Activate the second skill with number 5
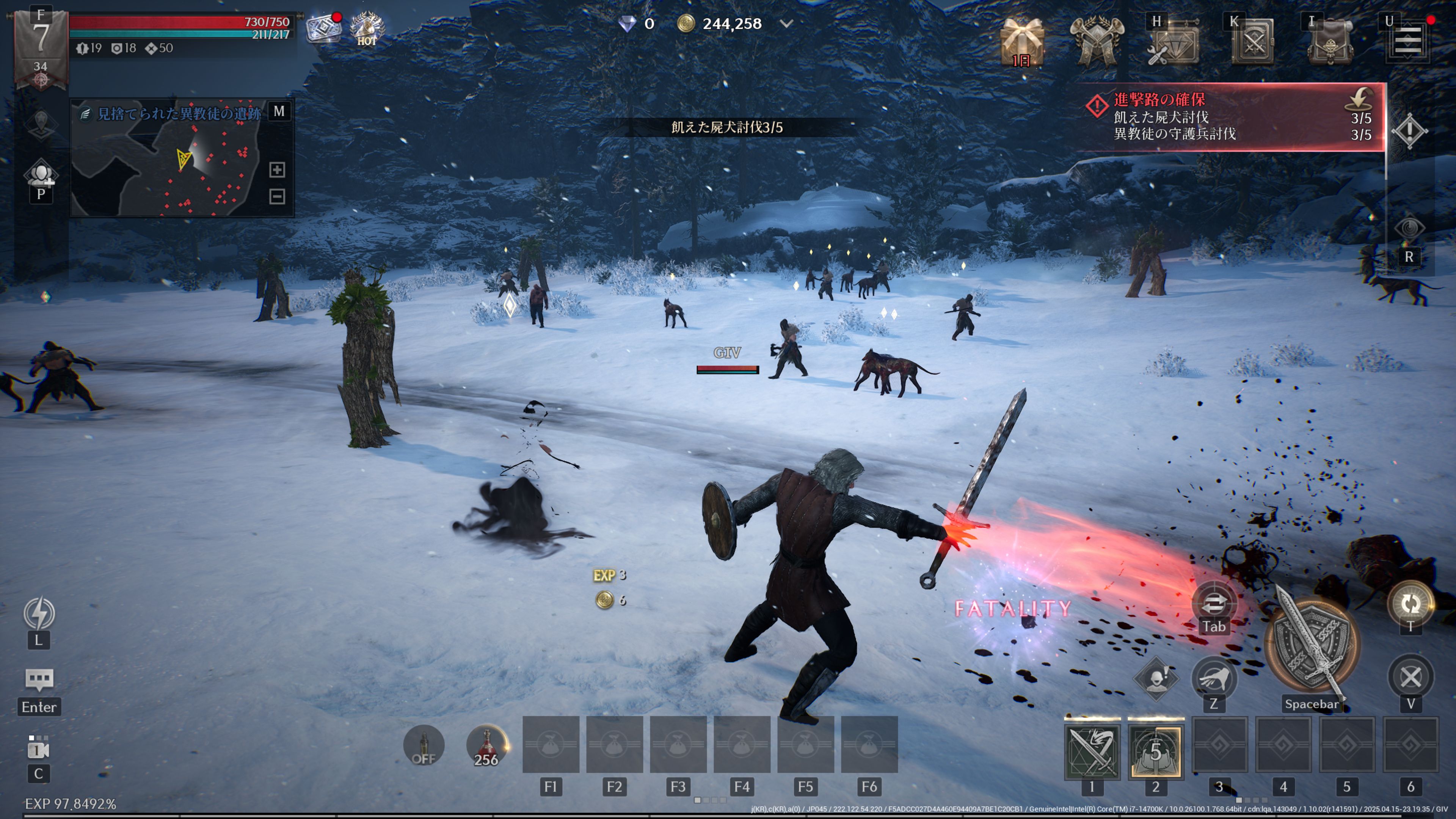This screenshot has height=819, width=1456. coord(1155,751)
